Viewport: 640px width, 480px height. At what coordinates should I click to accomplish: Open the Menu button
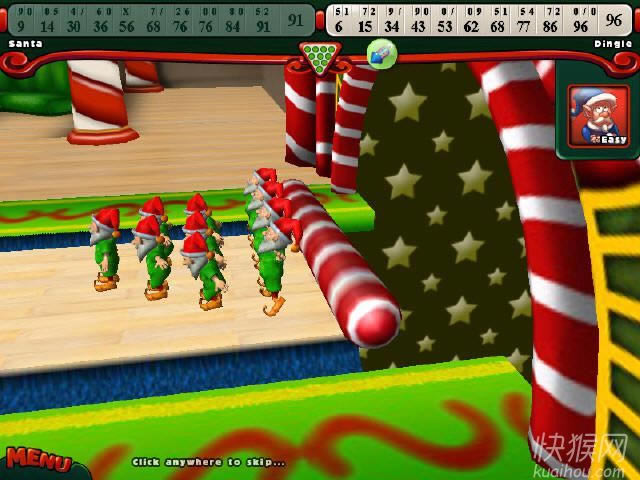(x=38, y=460)
